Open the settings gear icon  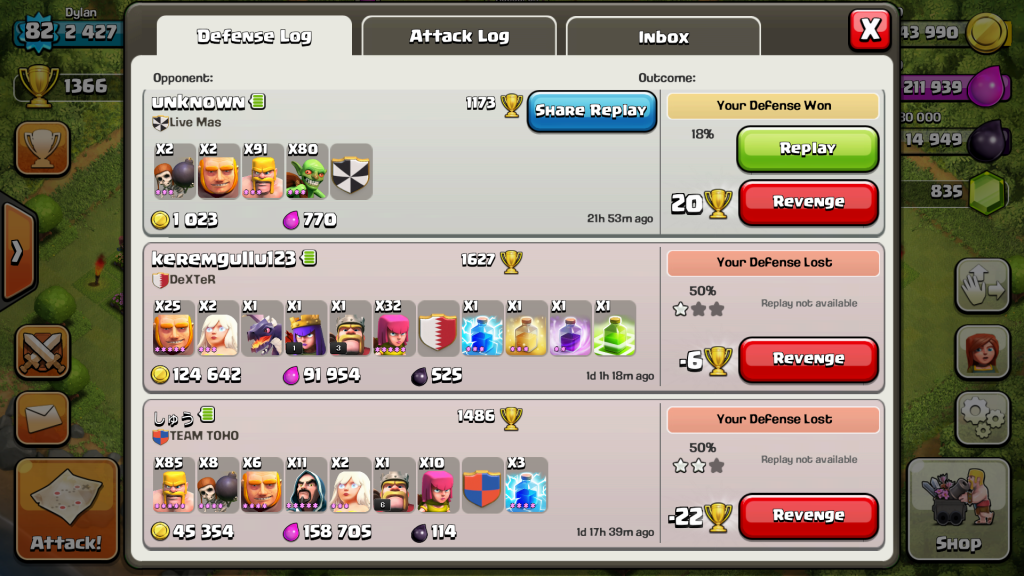pyautogui.click(x=982, y=417)
